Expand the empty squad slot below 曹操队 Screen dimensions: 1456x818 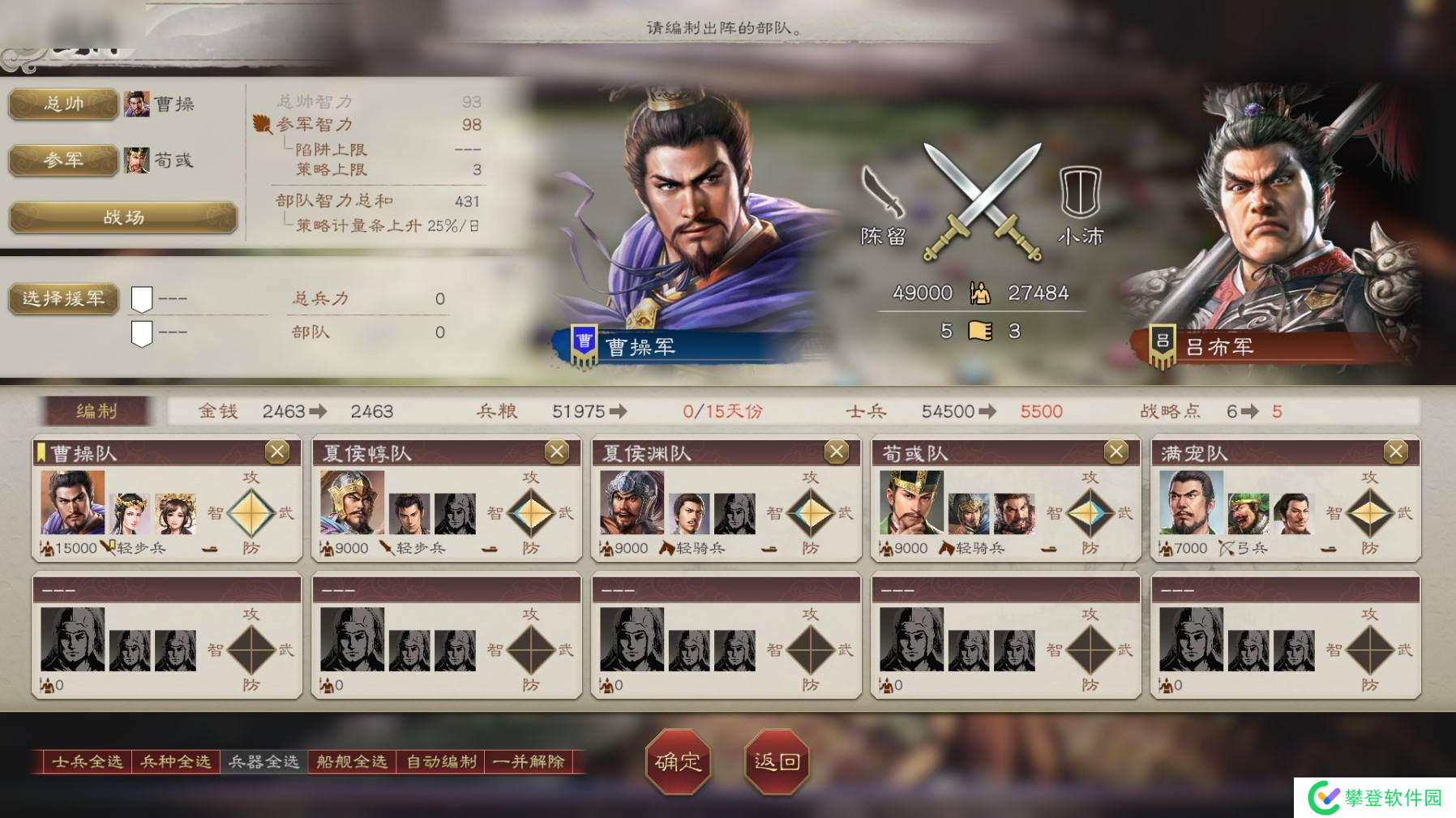tap(166, 635)
